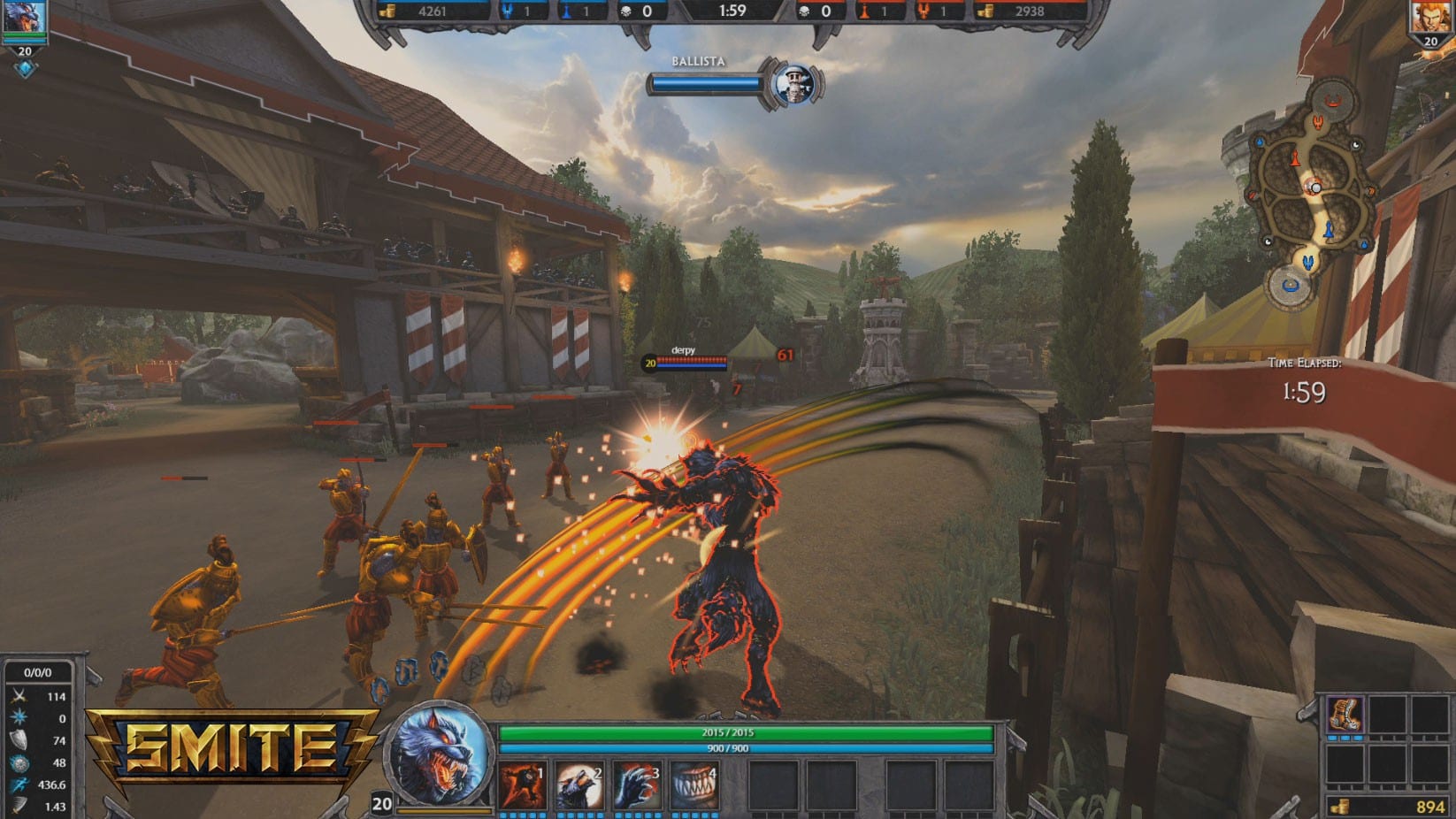This screenshot has height=819, width=1456.
Task: Click the red tower marker on minimap
Action: tap(1295, 159)
